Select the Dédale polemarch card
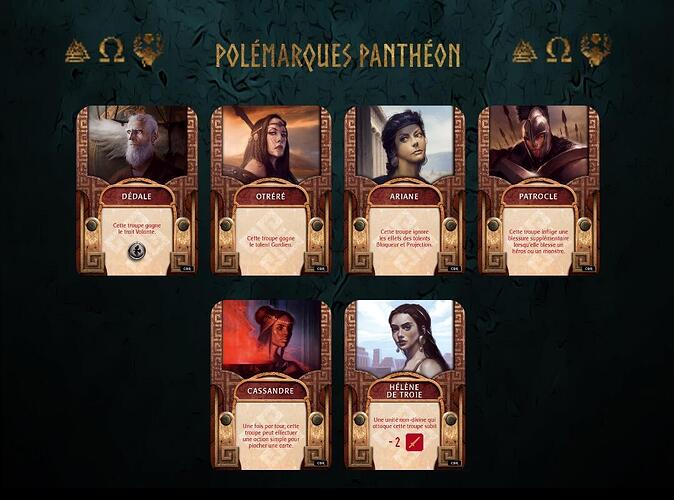674x500 pixels. (137, 190)
